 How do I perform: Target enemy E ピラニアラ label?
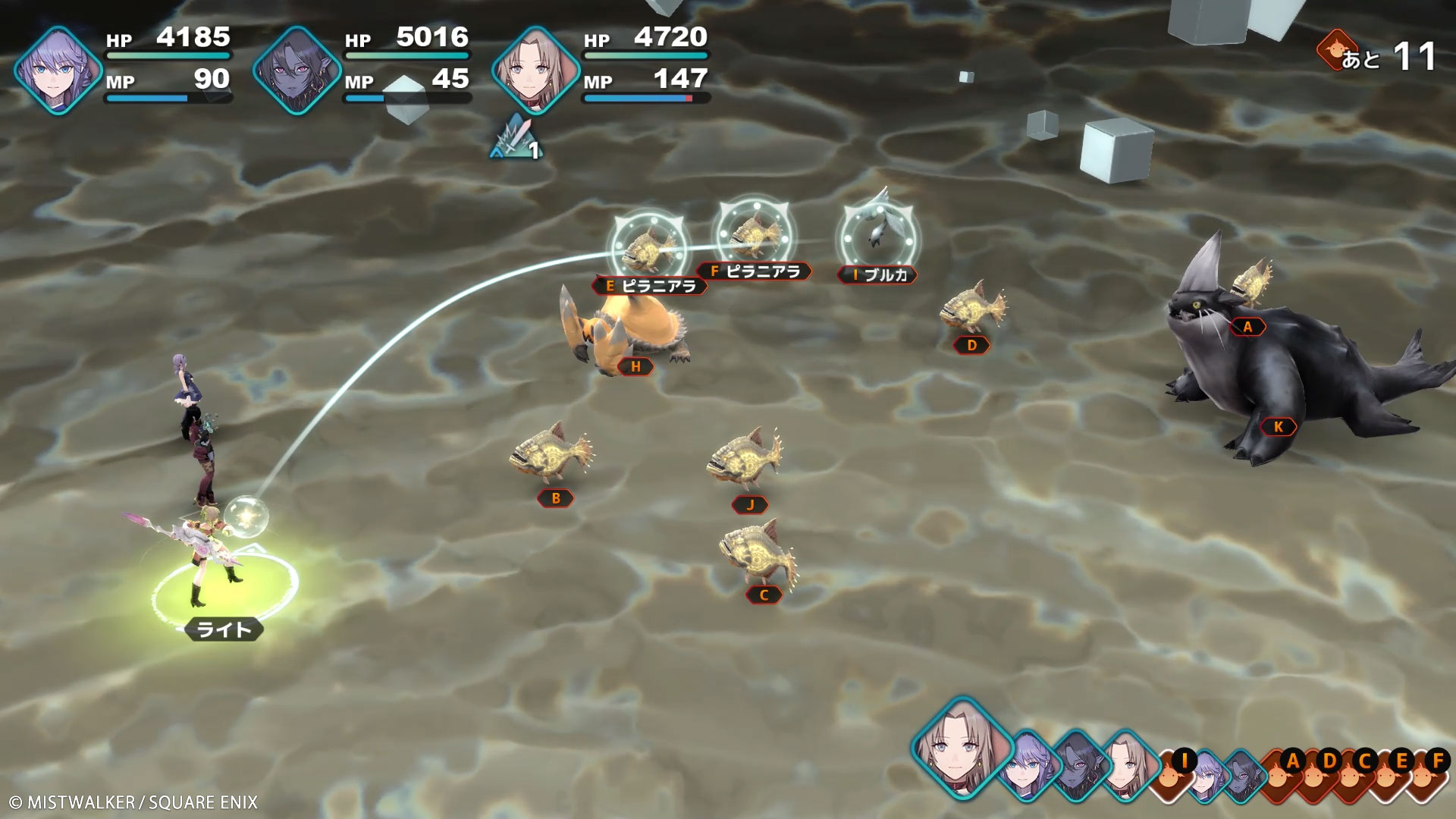pyautogui.click(x=650, y=286)
